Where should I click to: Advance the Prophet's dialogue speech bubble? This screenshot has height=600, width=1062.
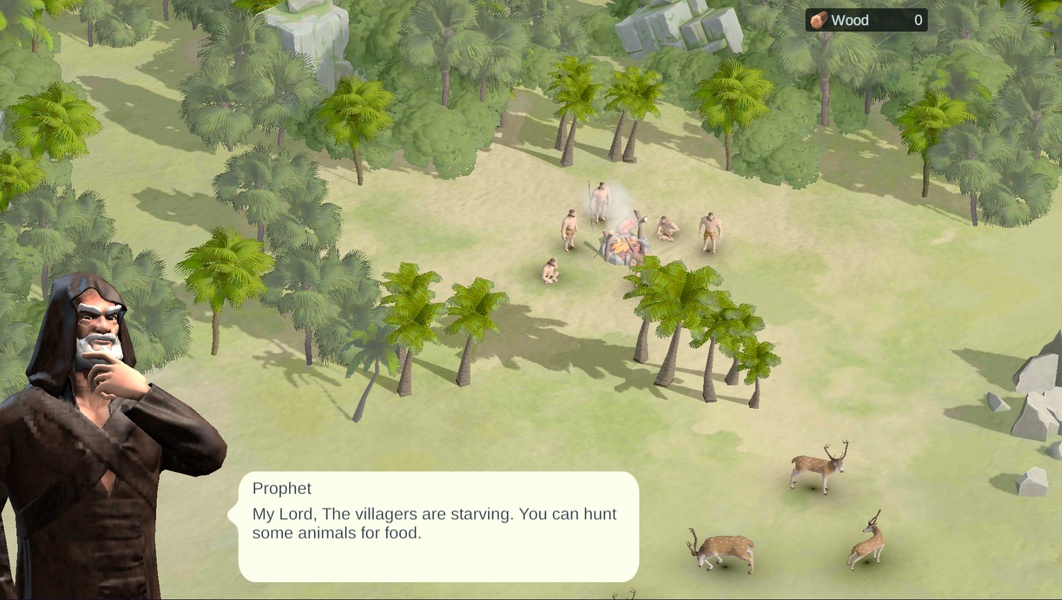coord(438,526)
